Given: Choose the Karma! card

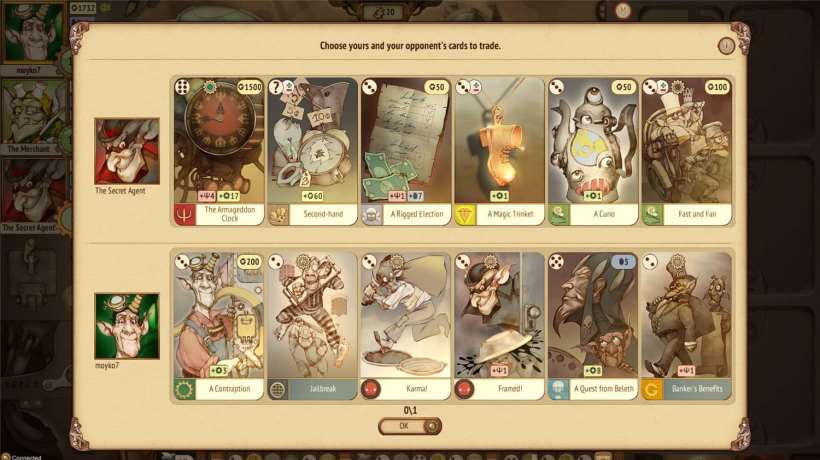Looking at the screenshot, I should [x=405, y=325].
